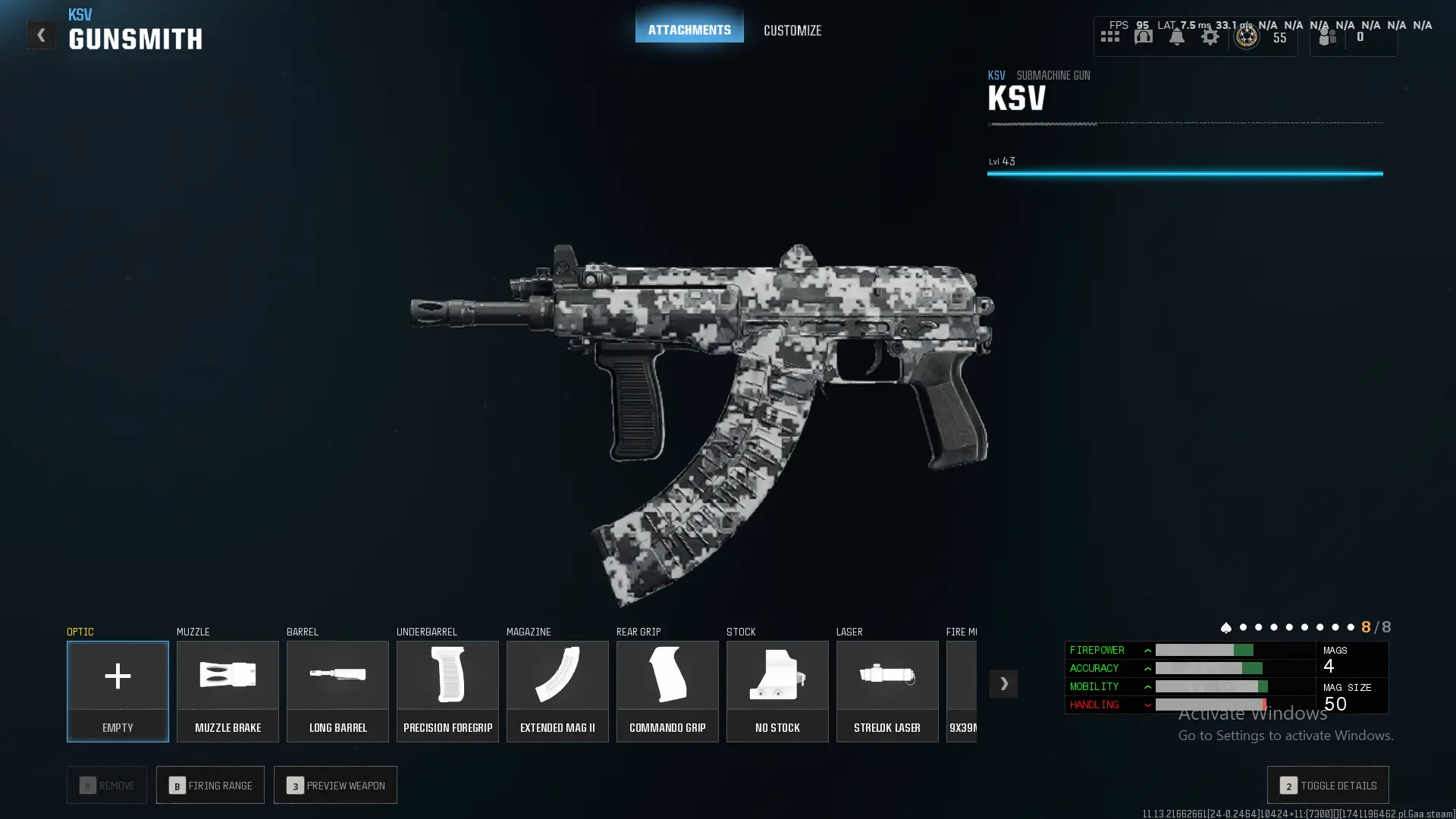Open the settings gear icon
The height and width of the screenshot is (819, 1456).
[1210, 36]
